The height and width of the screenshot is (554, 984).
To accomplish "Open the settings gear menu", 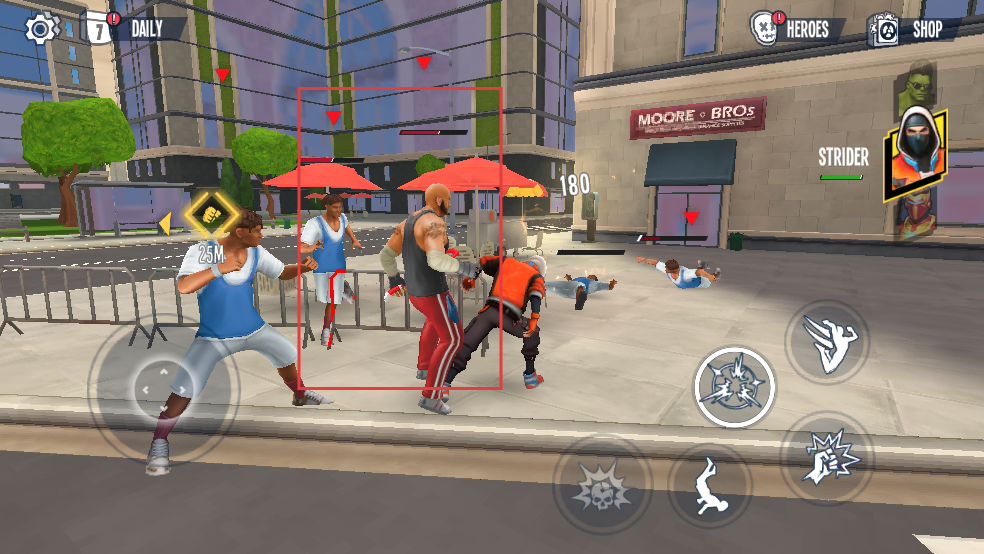I will (x=42, y=28).
